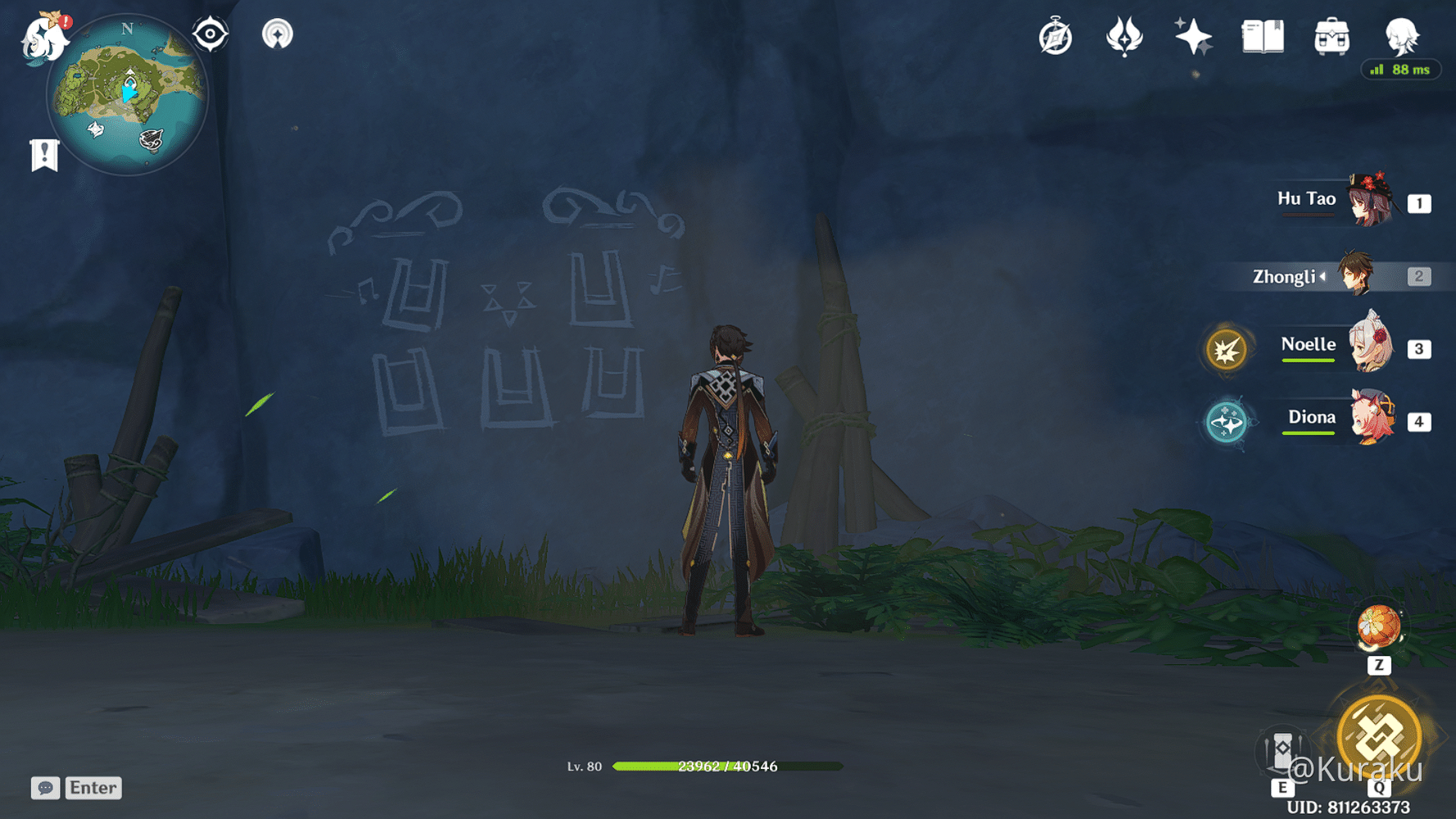Open the Inventory backpack icon
This screenshot has width=1456, height=819.
click(1331, 36)
